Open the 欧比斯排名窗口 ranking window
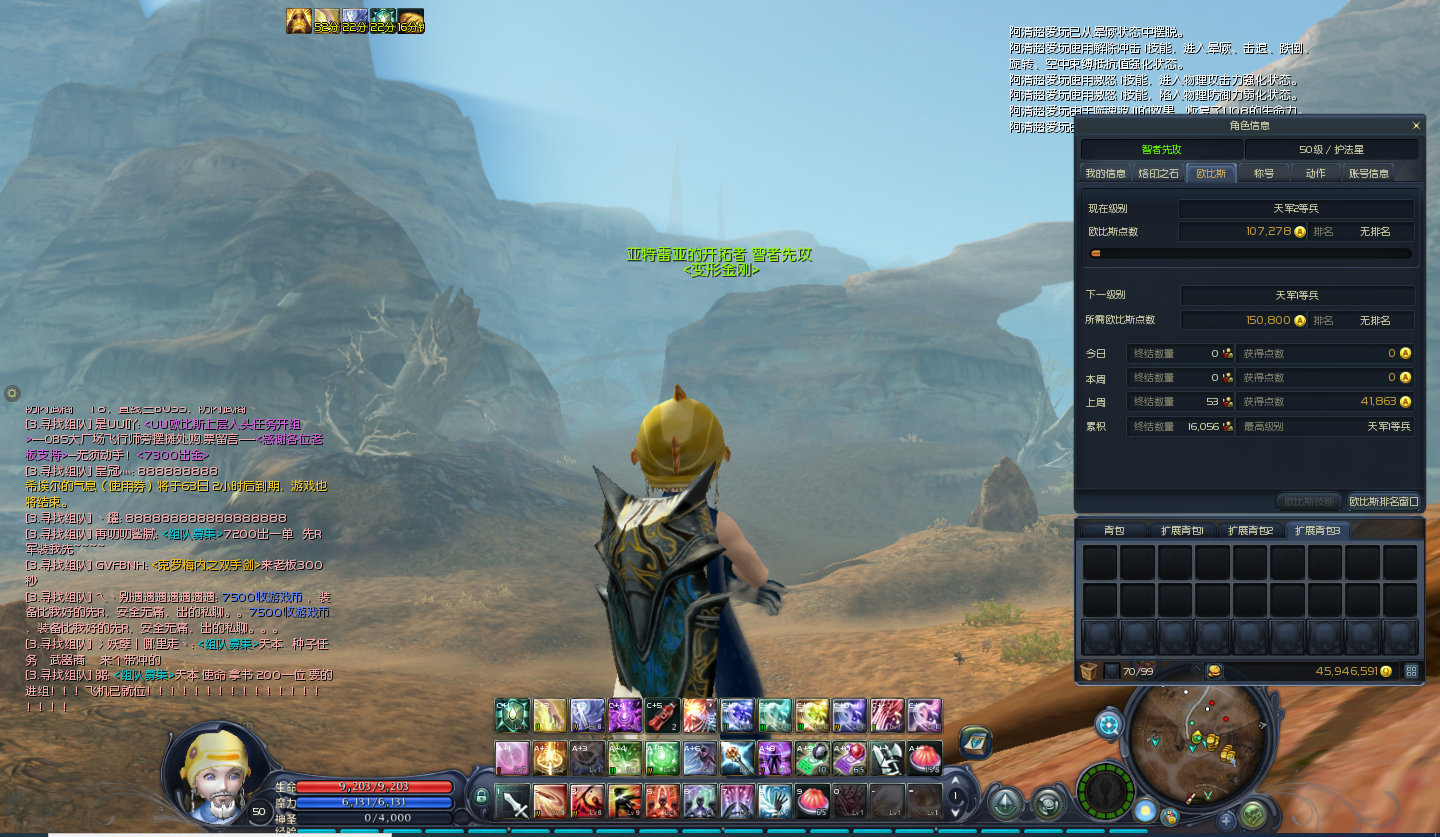This screenshot has height=837, width=1440. (1383, 501)
